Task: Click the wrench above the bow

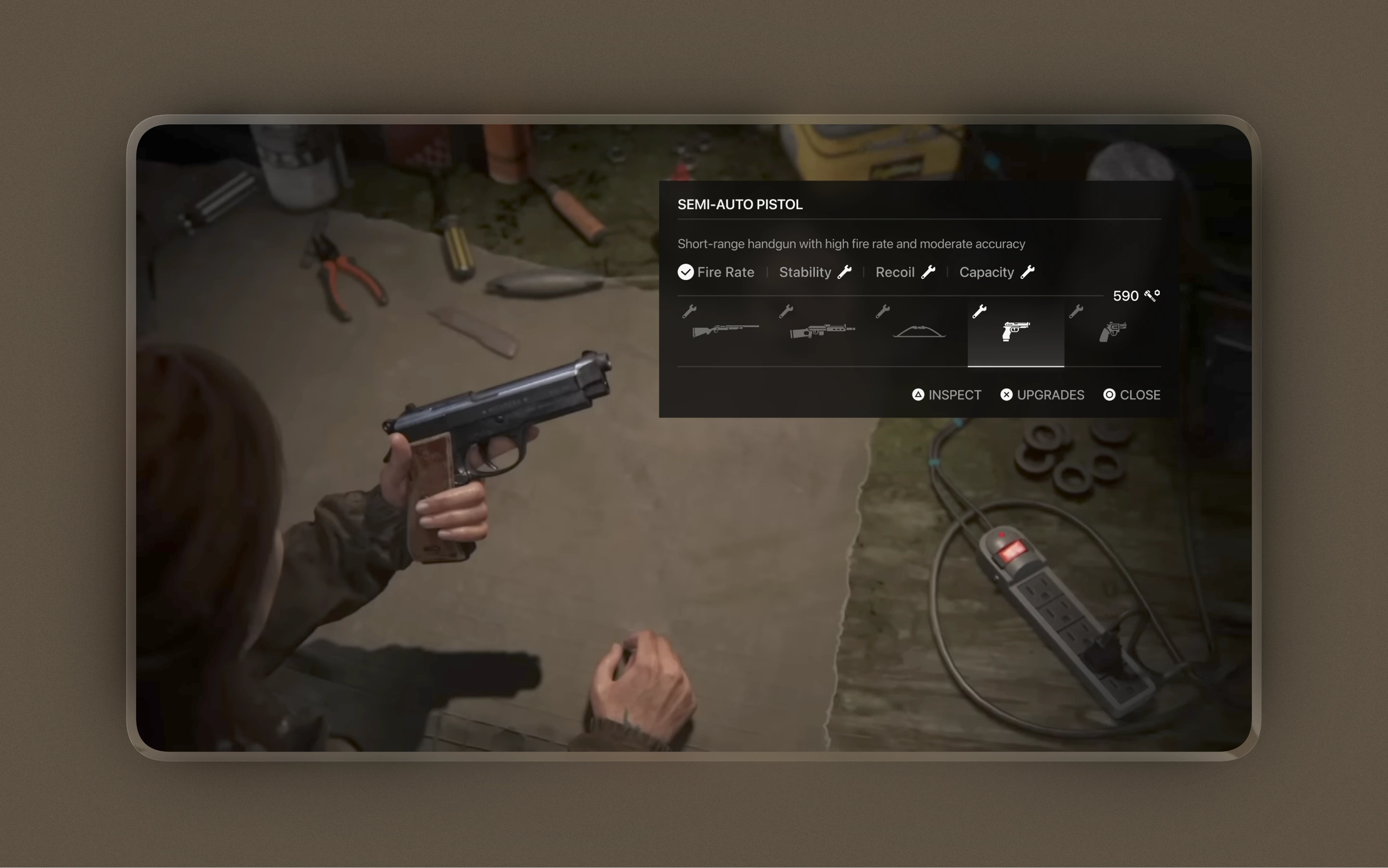Action: pos(883,311)
